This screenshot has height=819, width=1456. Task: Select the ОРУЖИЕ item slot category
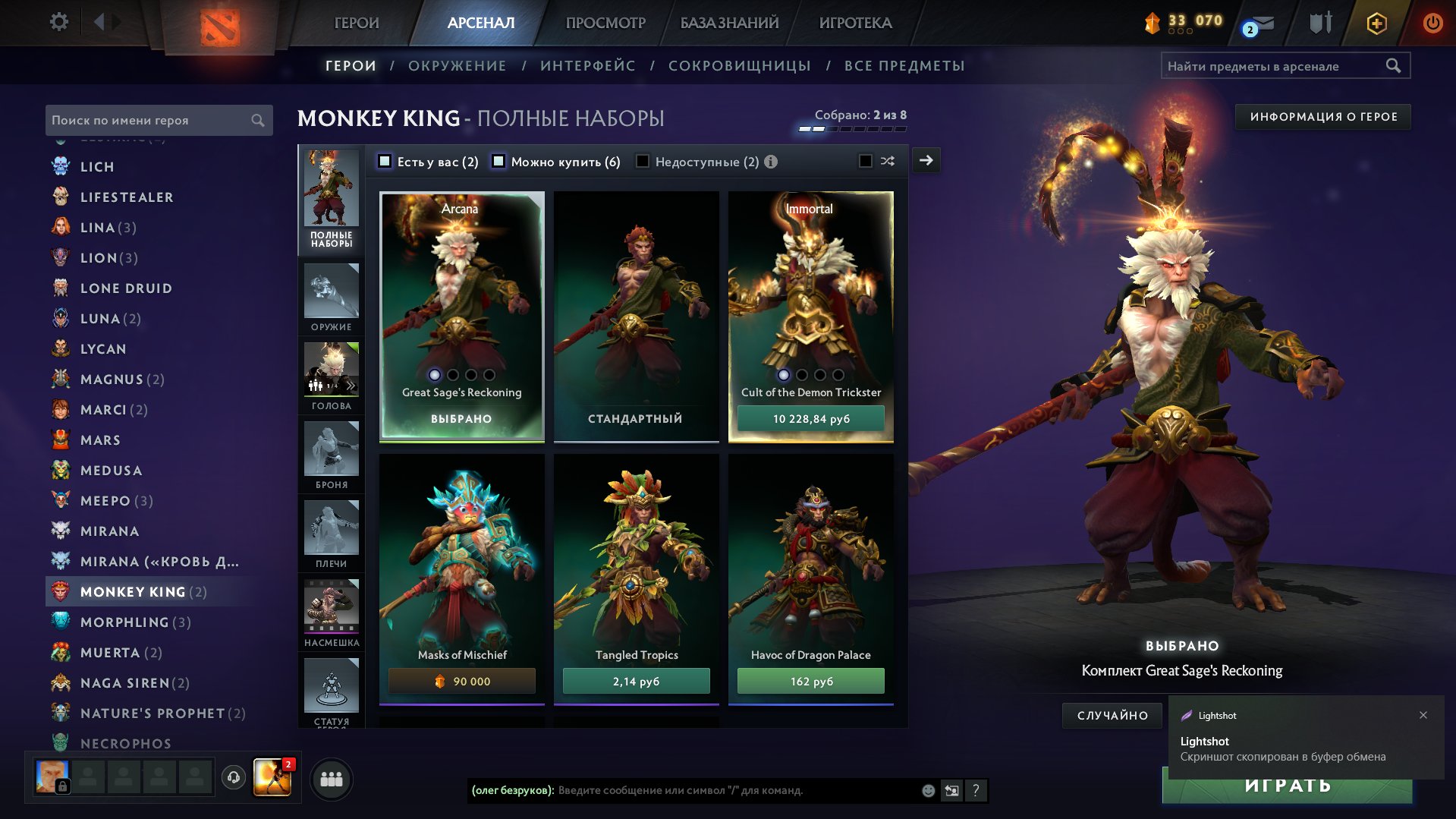tap(332, 297)
